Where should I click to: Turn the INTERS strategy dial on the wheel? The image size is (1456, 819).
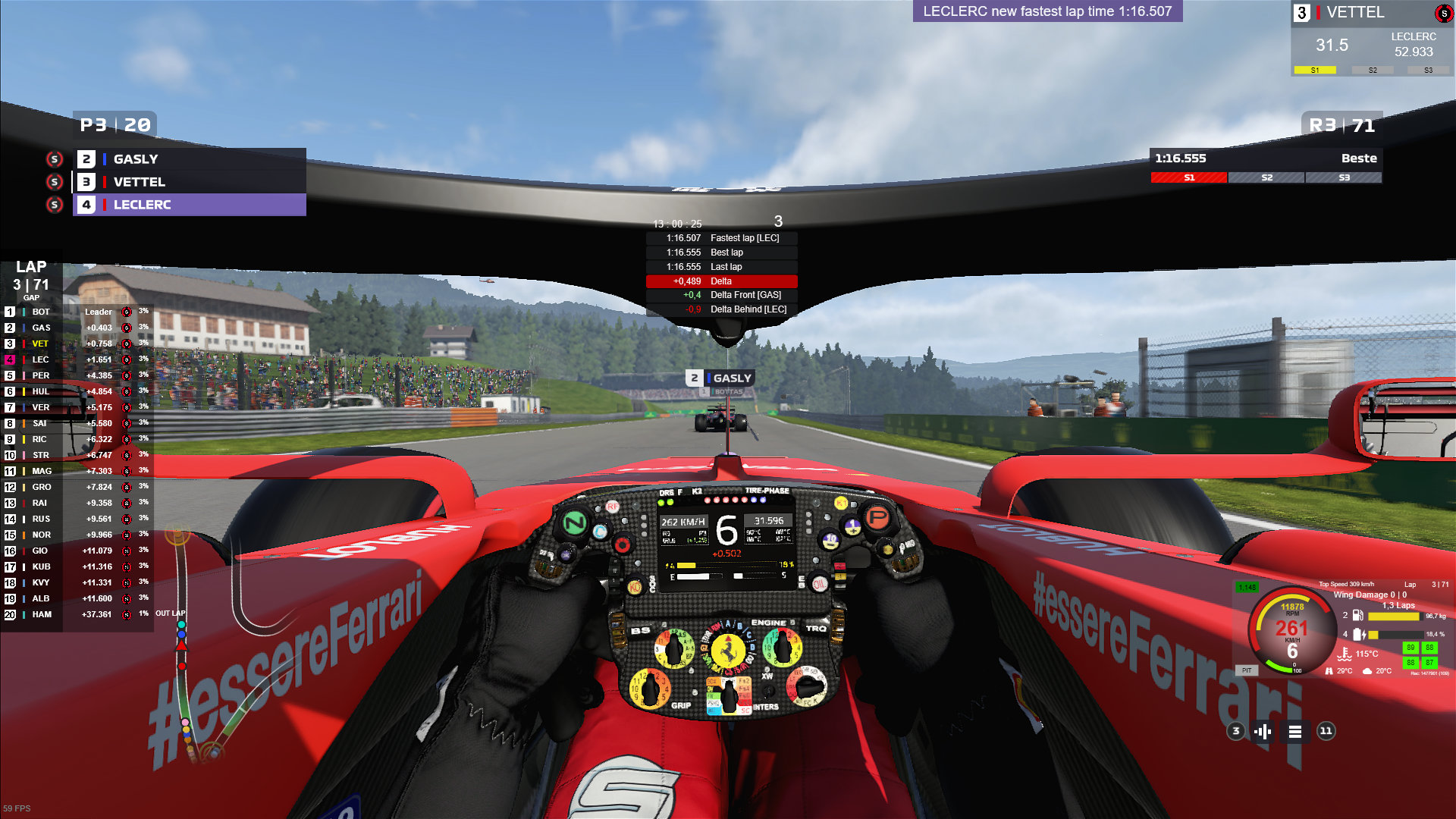(730, 693)
